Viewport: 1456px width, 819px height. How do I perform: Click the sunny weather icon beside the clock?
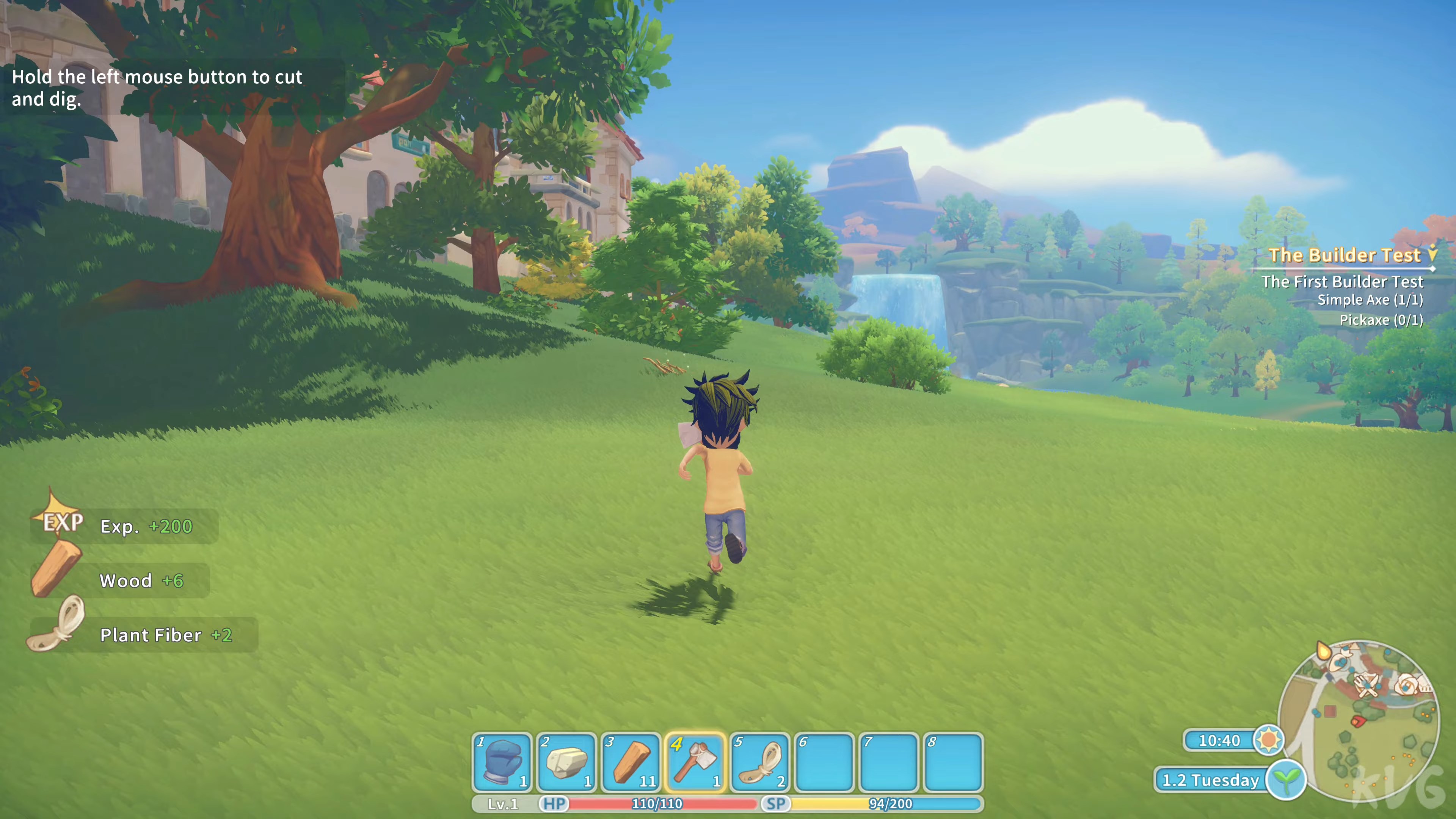tap(1270, 741)
